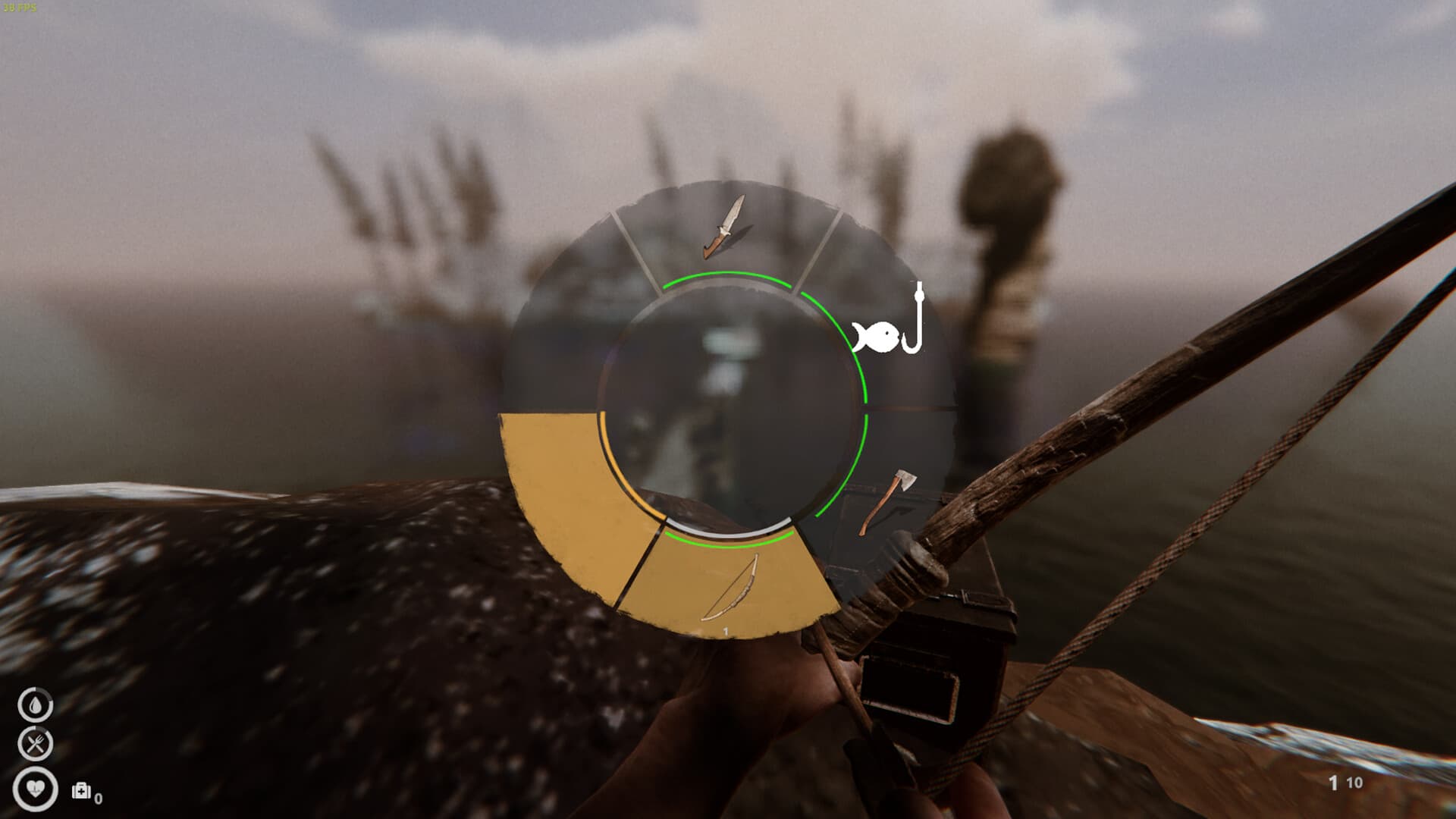Click the medkit bag icon showing zero
This screenshot has width=1456, height=819.
[x=81, y=791]
